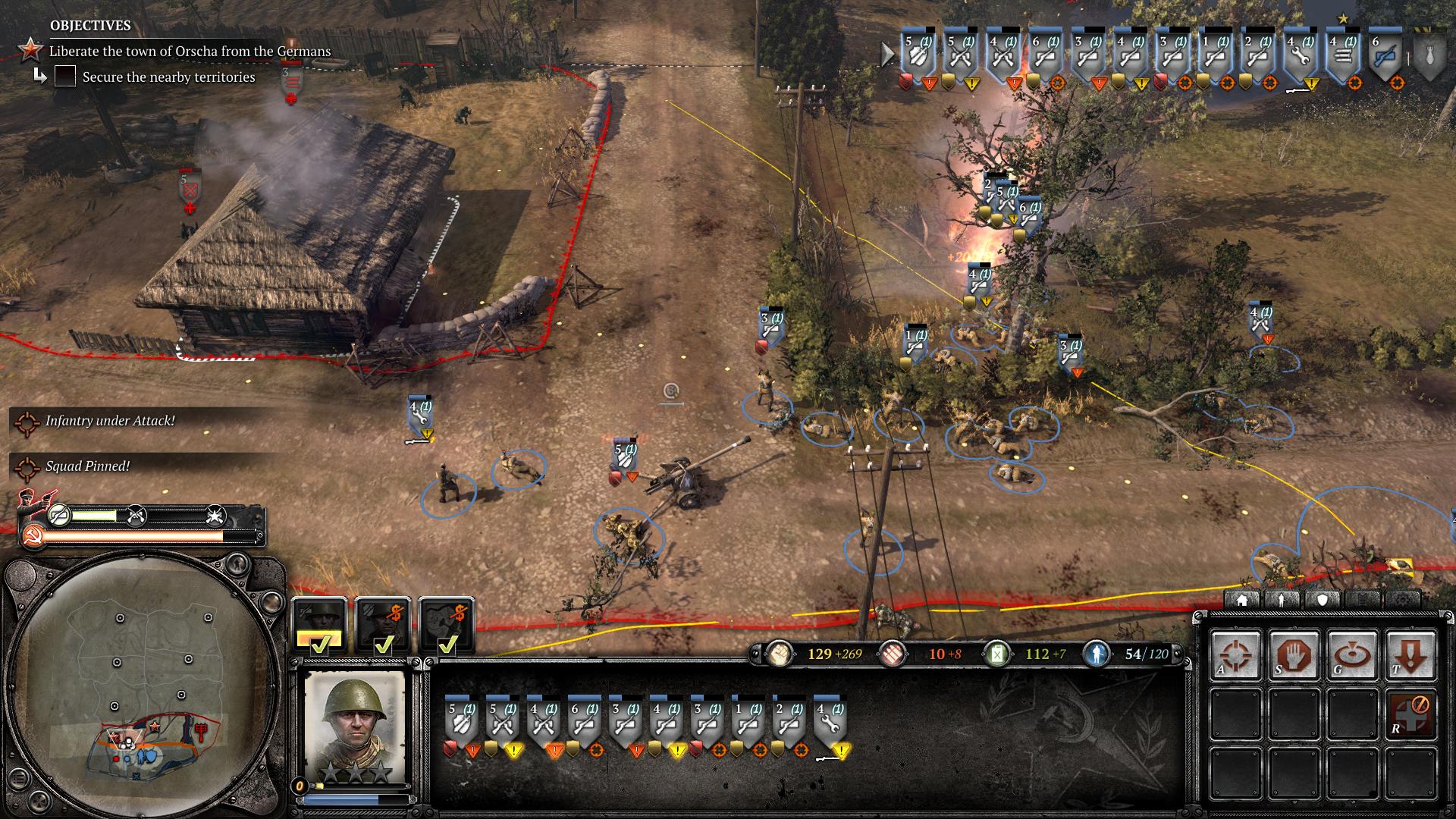Screen dimensions: 1456x819
Task: Open the gear-icon tab
Action: coord(1403,600)
